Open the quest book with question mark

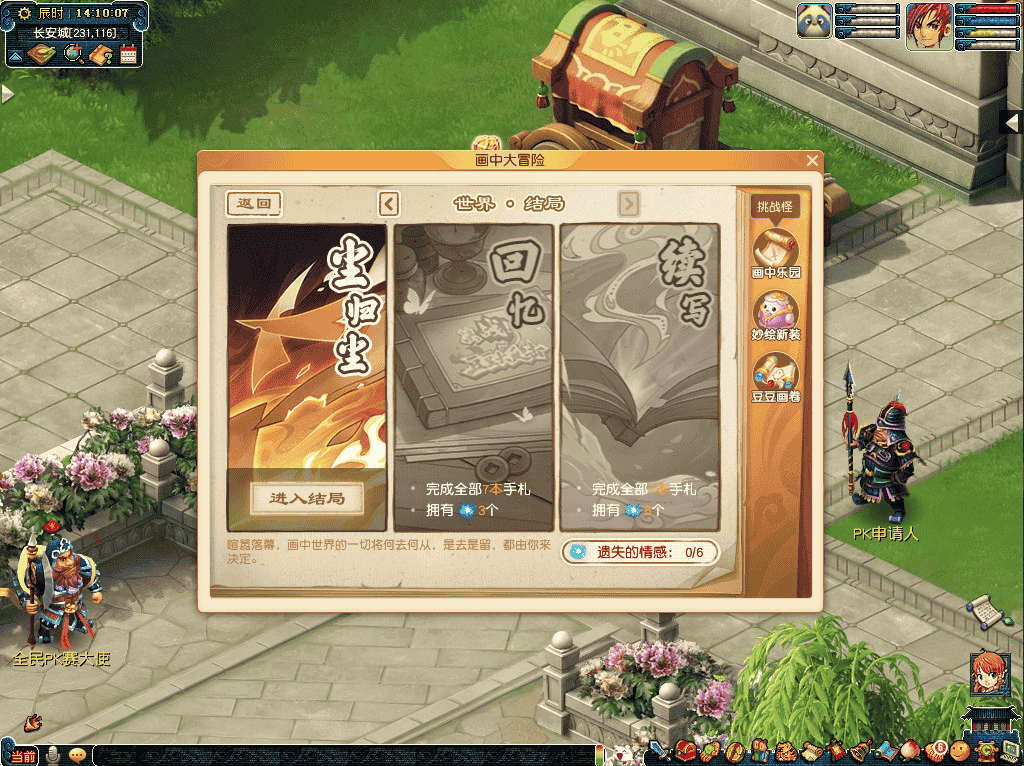click(x=100, y=54)
